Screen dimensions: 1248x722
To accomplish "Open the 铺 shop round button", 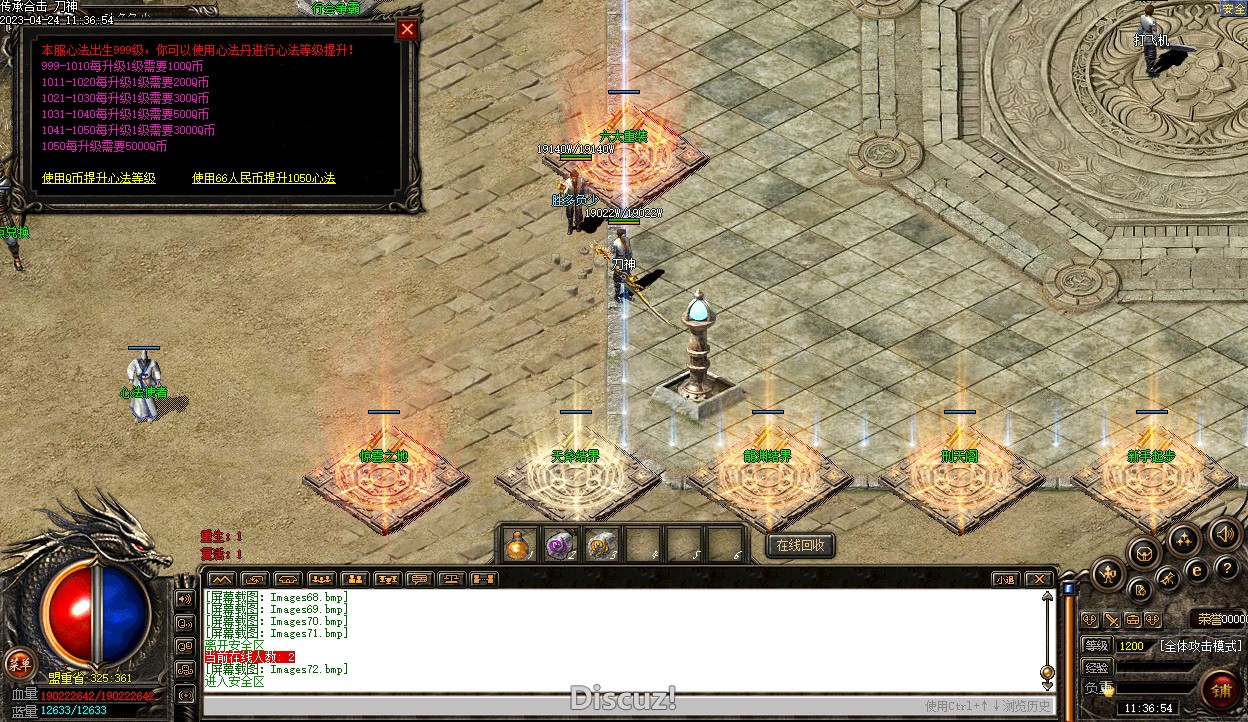I will [x=1221, y=689].
